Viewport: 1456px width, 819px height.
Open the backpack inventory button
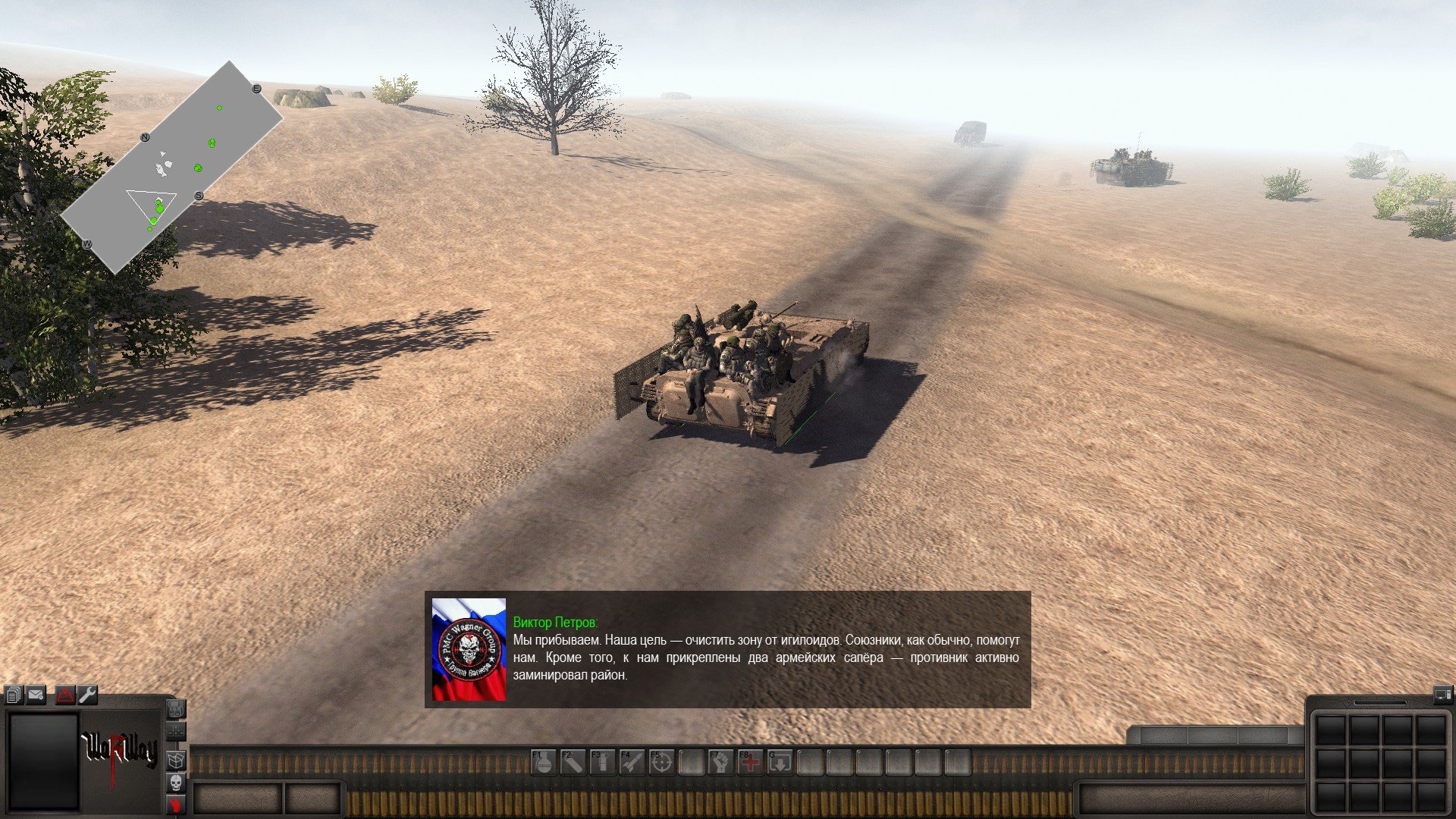175,710
